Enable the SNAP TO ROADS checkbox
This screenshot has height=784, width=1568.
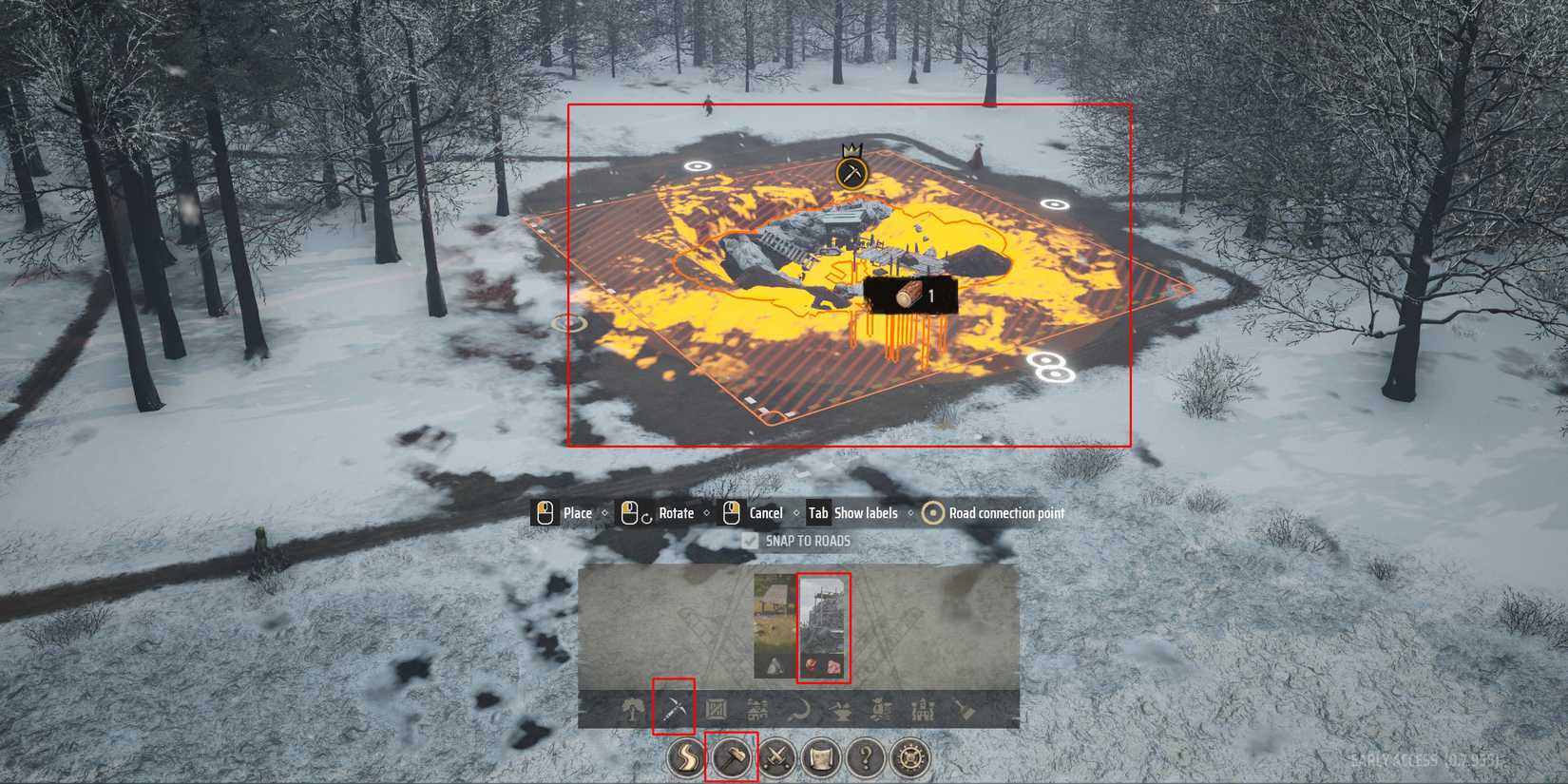[x=751, y=541]
